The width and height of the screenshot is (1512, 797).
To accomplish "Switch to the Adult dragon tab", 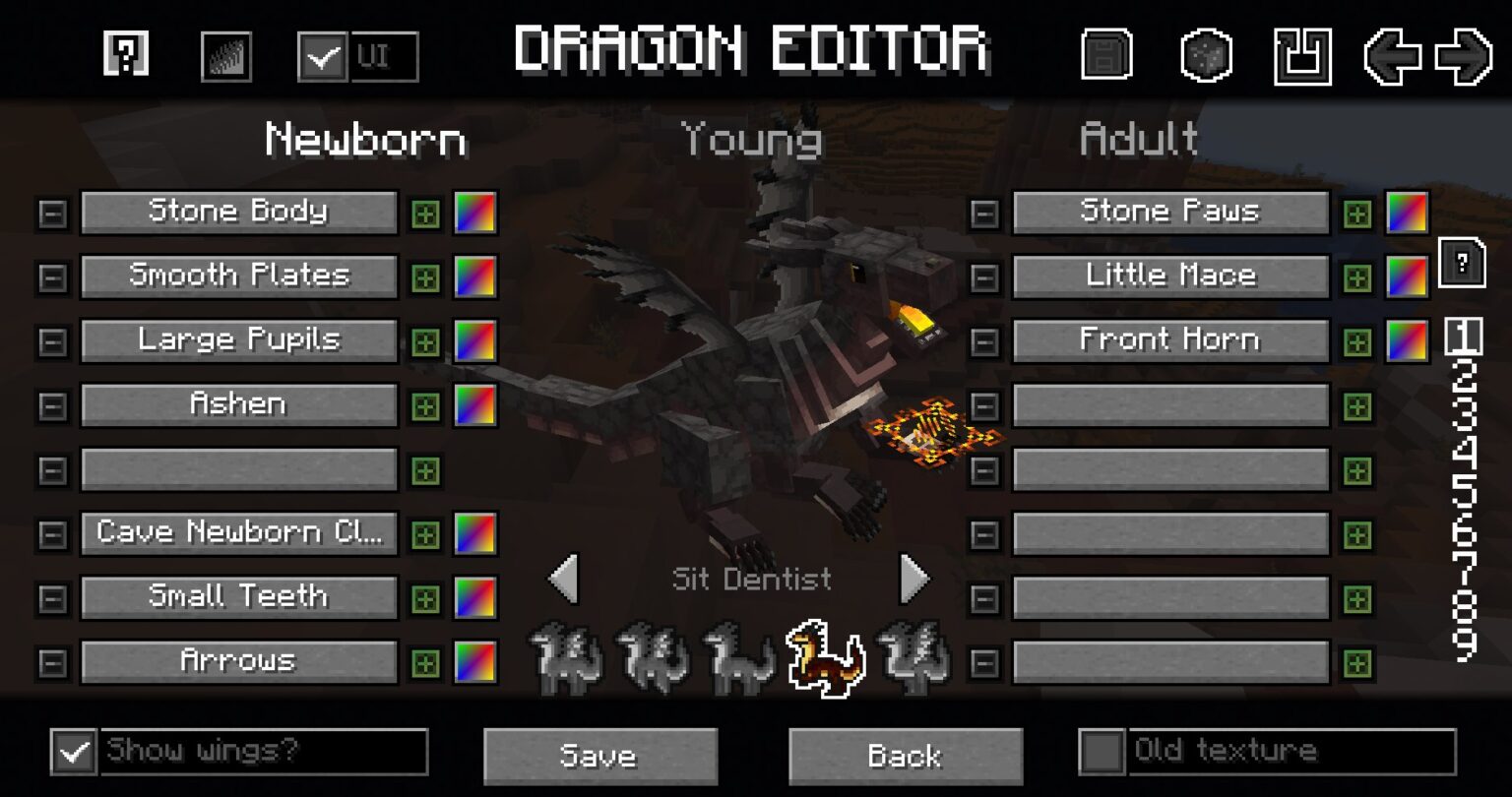I will pyautogui.click(x=1137, y=138).
